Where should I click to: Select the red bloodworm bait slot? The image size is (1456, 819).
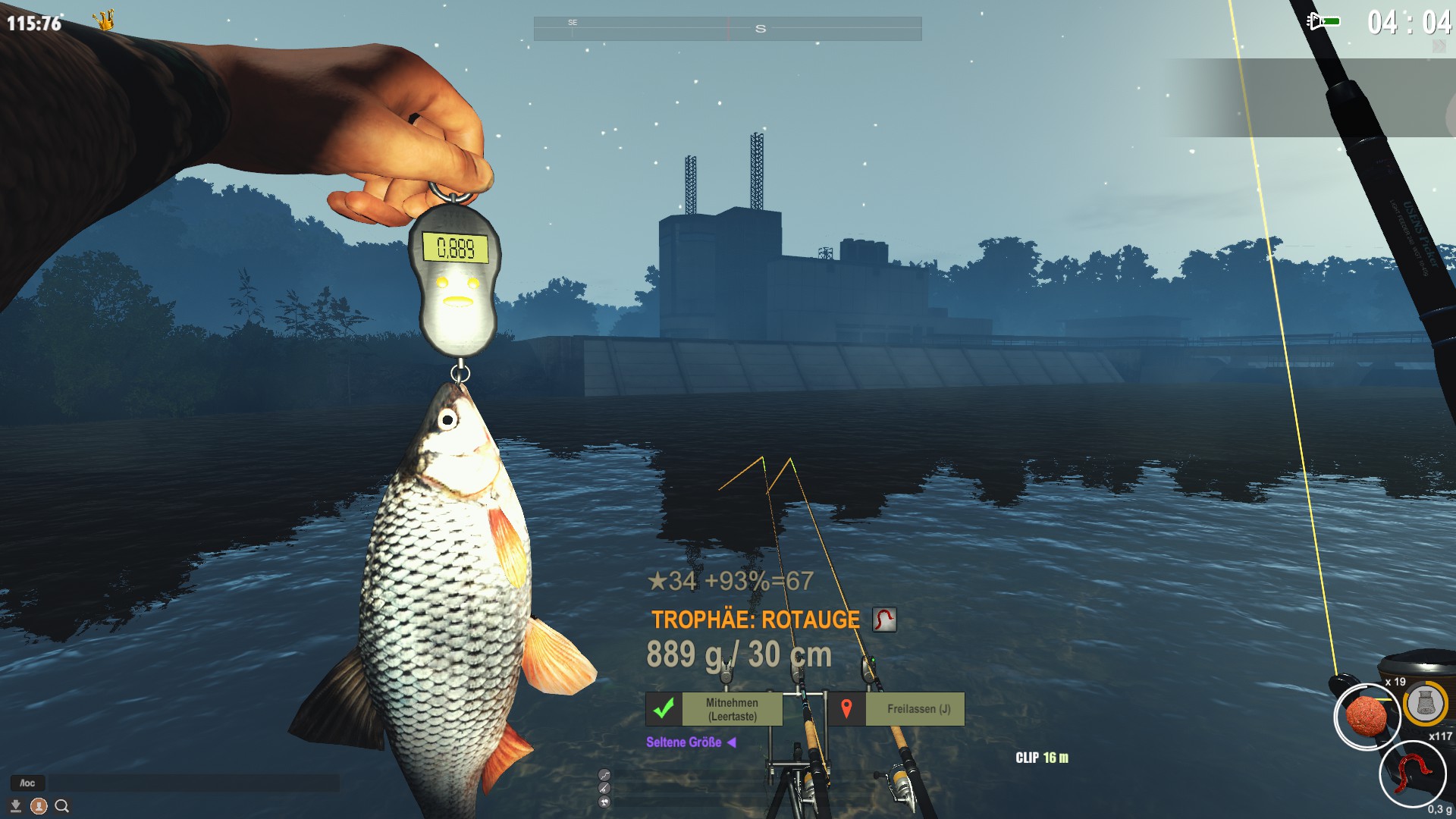tap(1411, 773)
